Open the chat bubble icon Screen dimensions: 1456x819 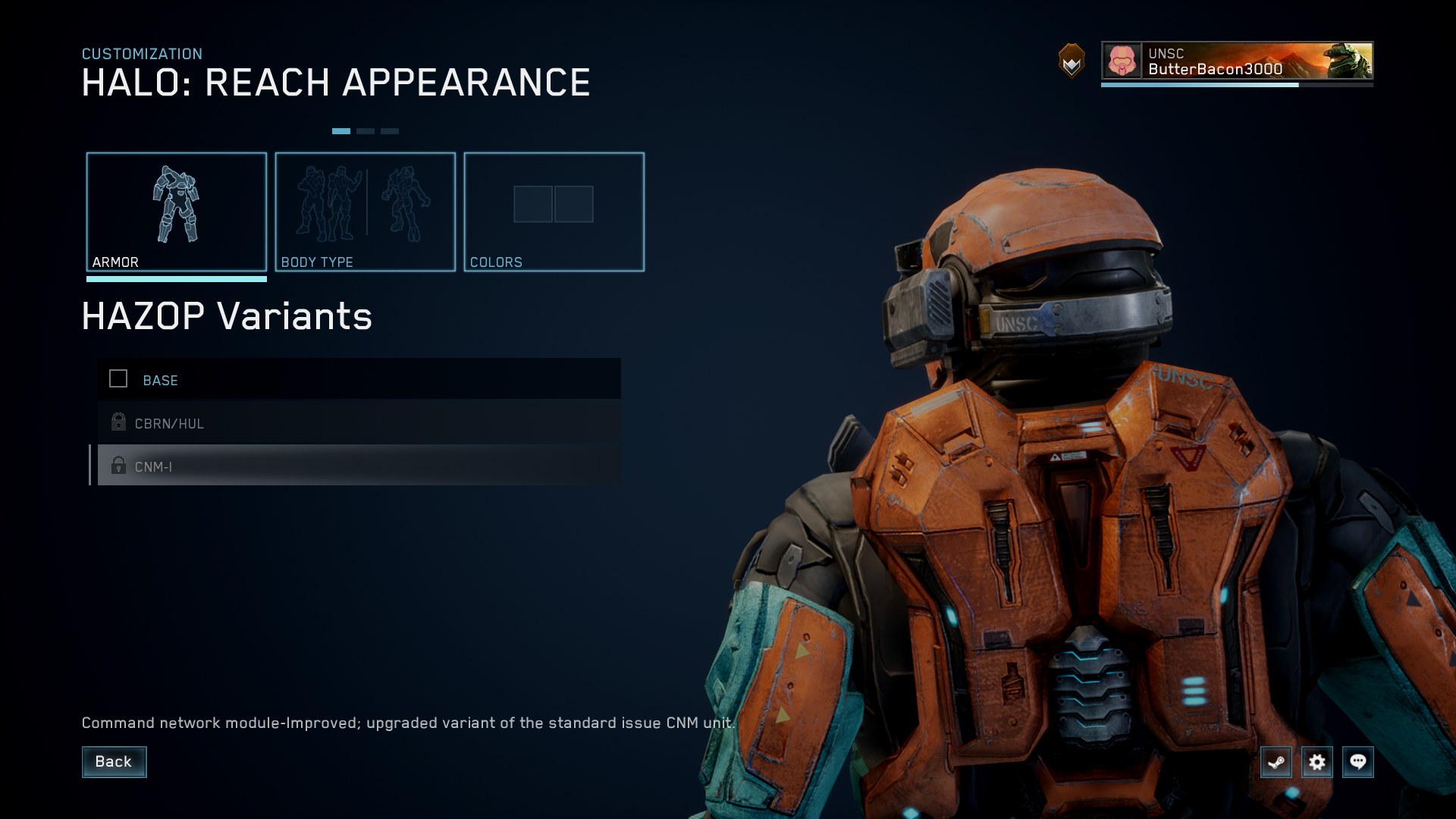click(1358, 762)
